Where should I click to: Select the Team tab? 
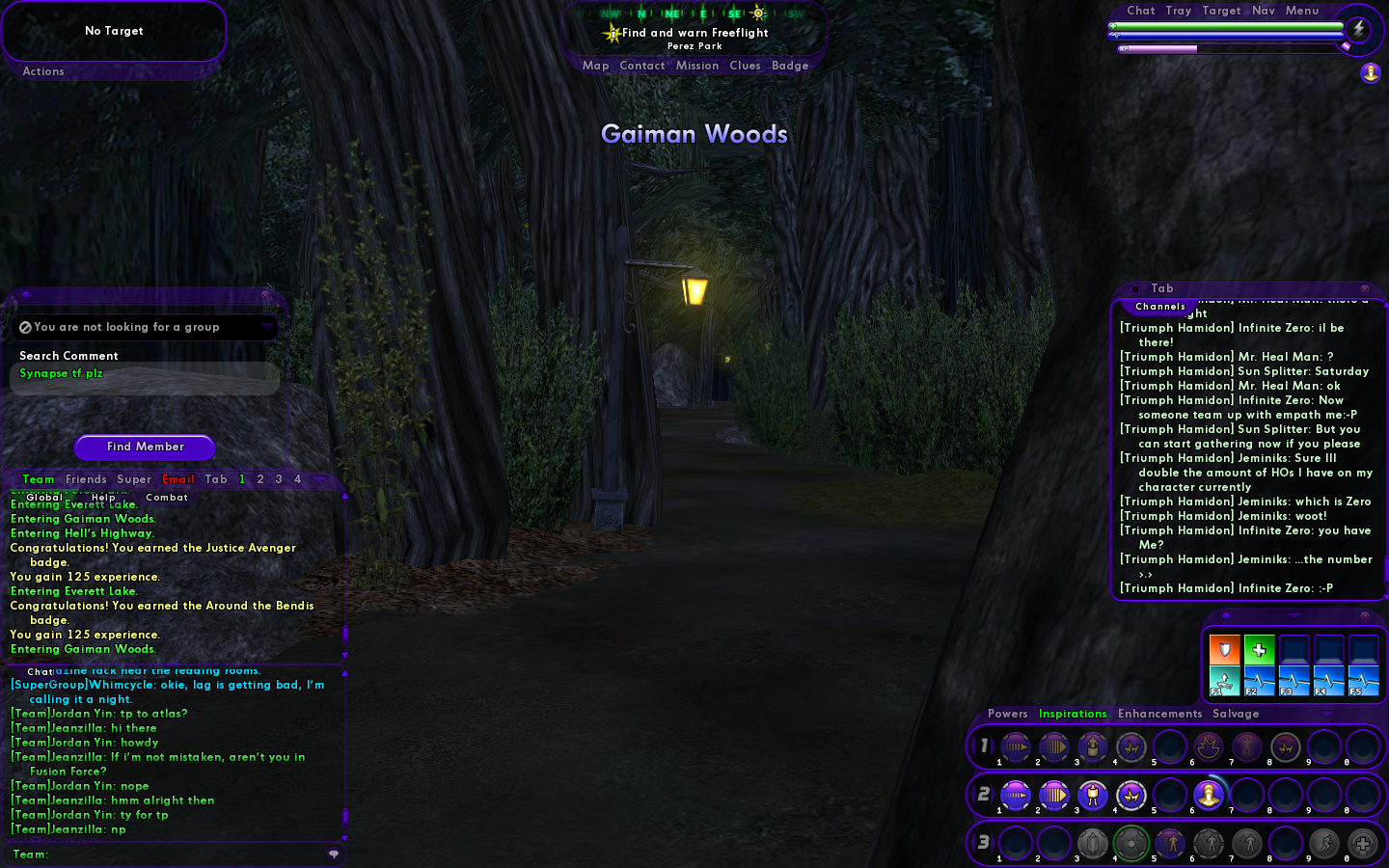(39, 479)
